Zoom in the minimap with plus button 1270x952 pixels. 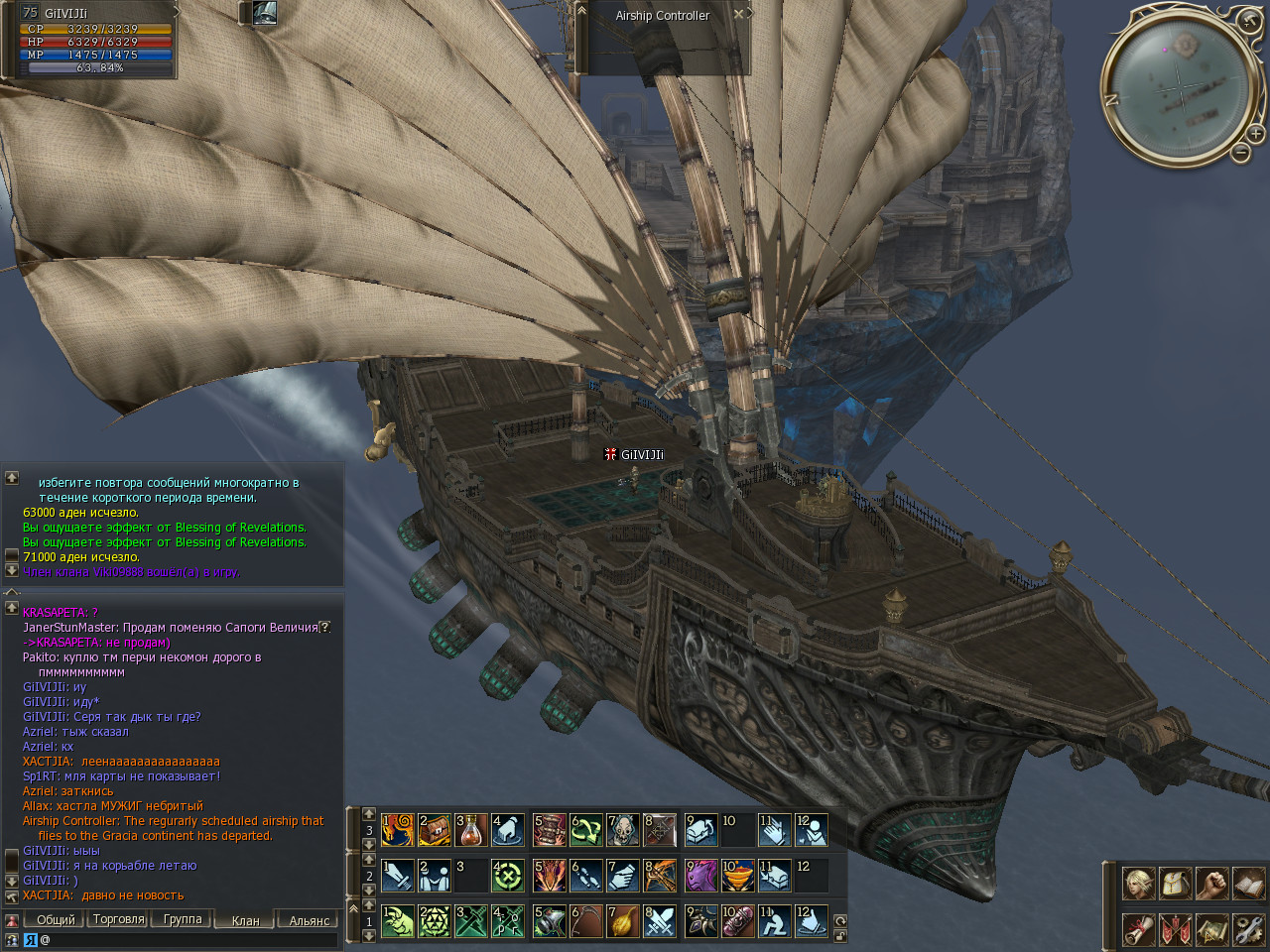pos(1255,134)
